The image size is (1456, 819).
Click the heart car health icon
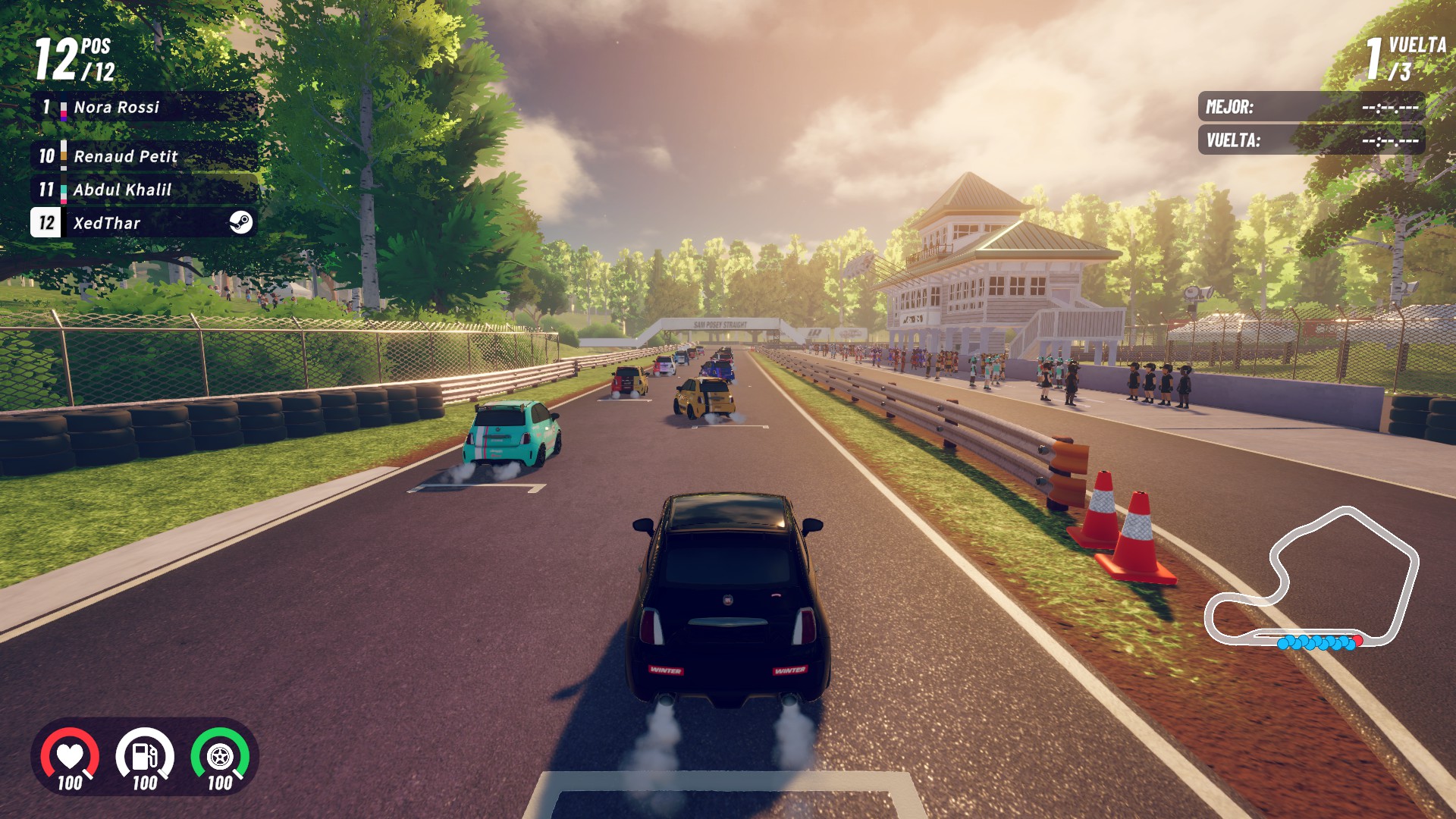tap(70, 756)
